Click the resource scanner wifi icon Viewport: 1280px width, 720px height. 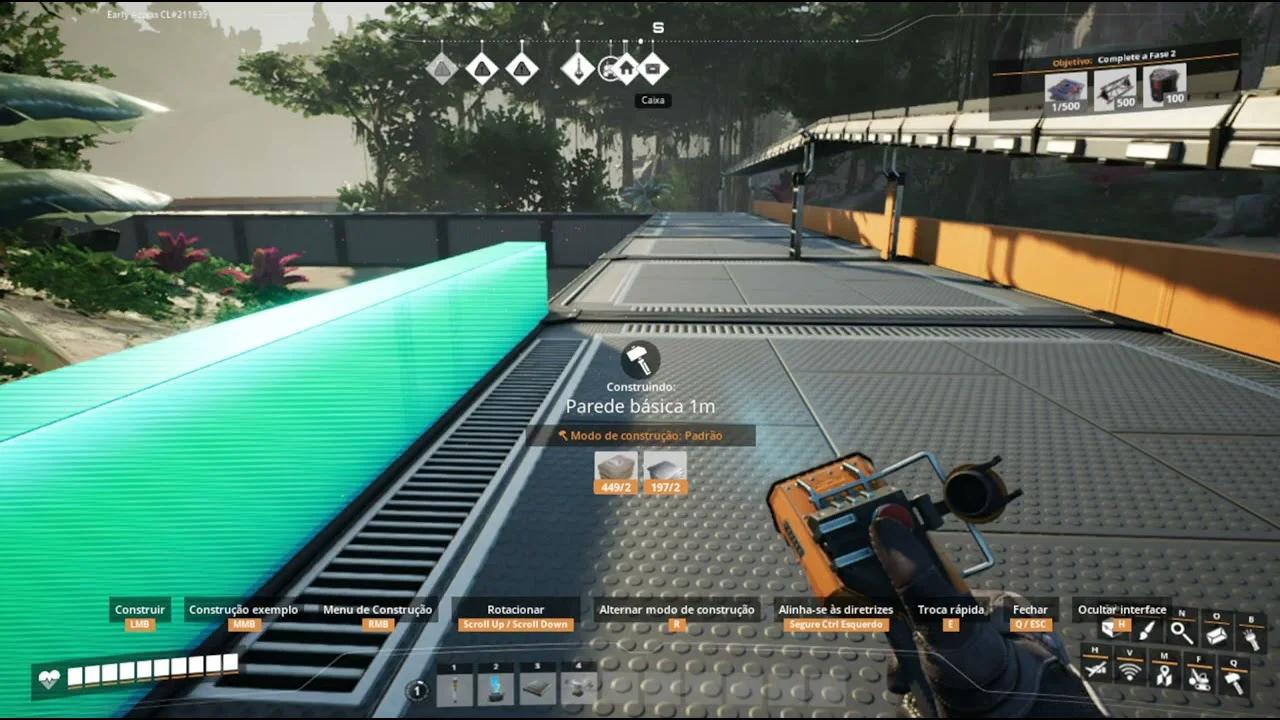pyautogui.click(x=1130, y=672)
